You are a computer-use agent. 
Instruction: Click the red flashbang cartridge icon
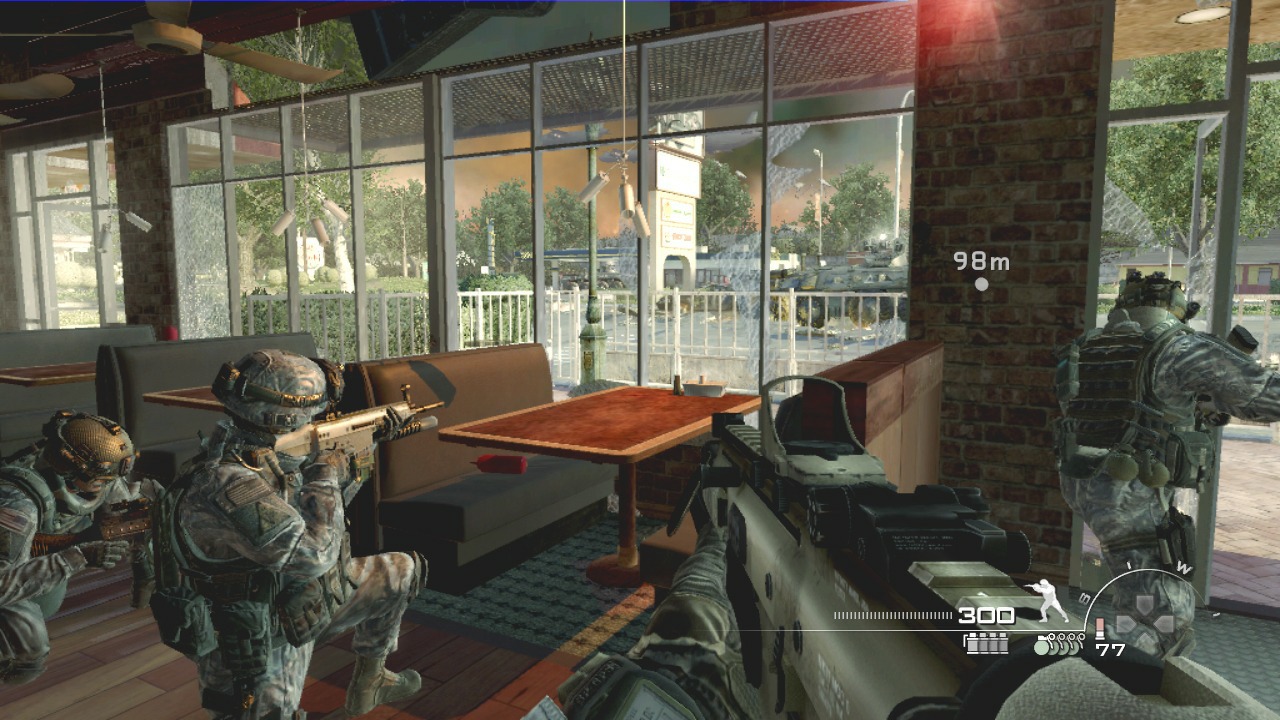click(1100, 627)
